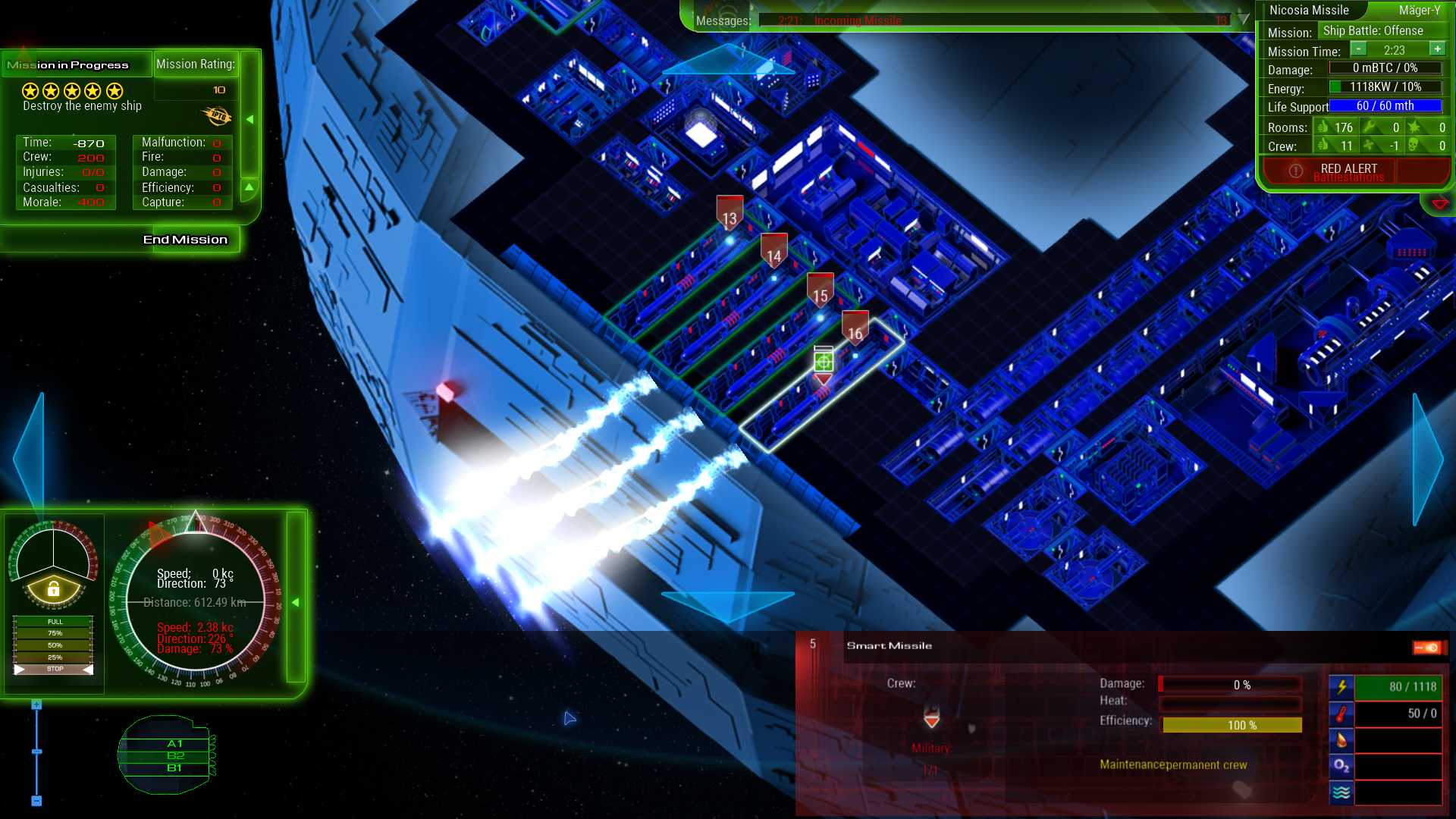Flip the red toggle switch on the Smart Missile header
The width and height of the screenshot is (1456, 819).
tap(1425, 648)
